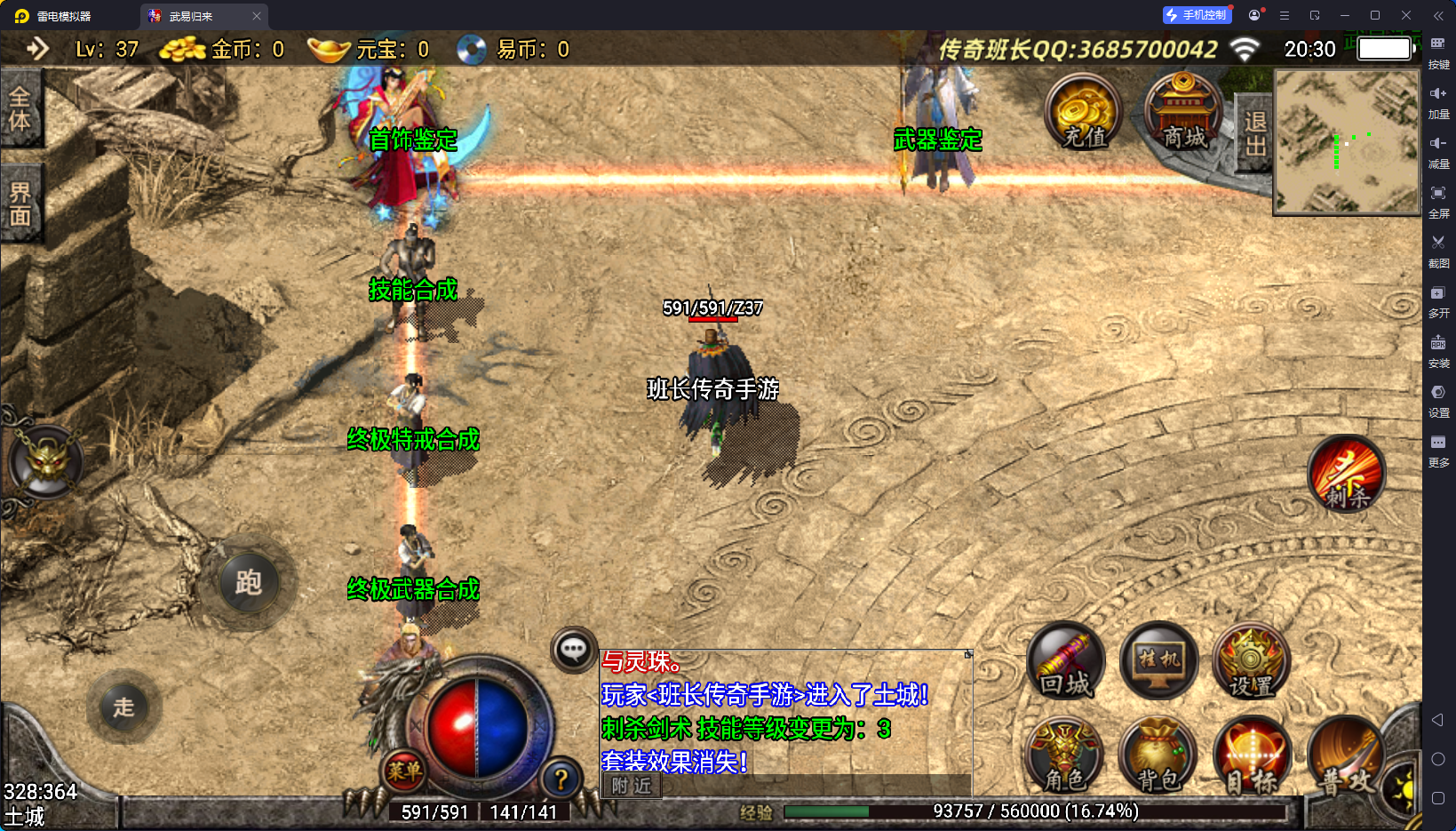Start 挂机 auto-farming mode icon

[1158, 661]
